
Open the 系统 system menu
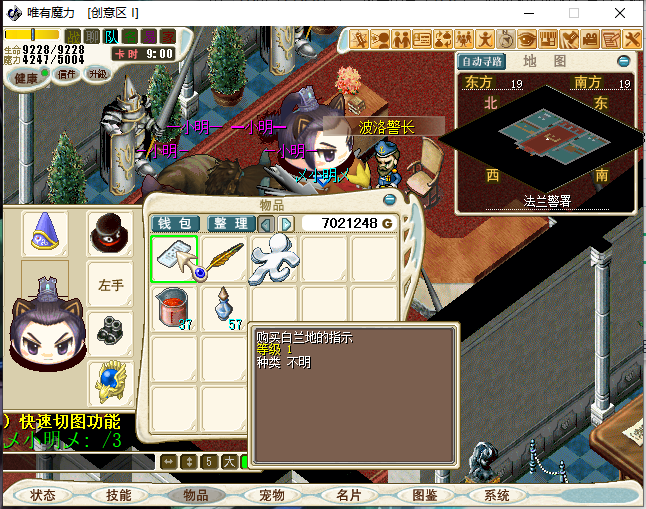497,495
